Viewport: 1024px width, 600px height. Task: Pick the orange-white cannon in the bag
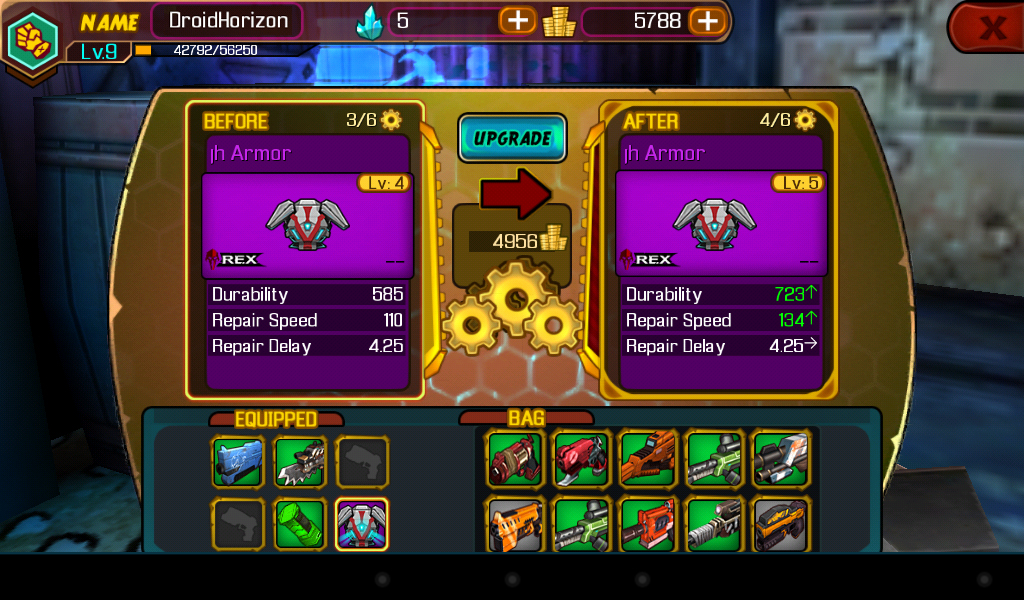click(780, 459)
